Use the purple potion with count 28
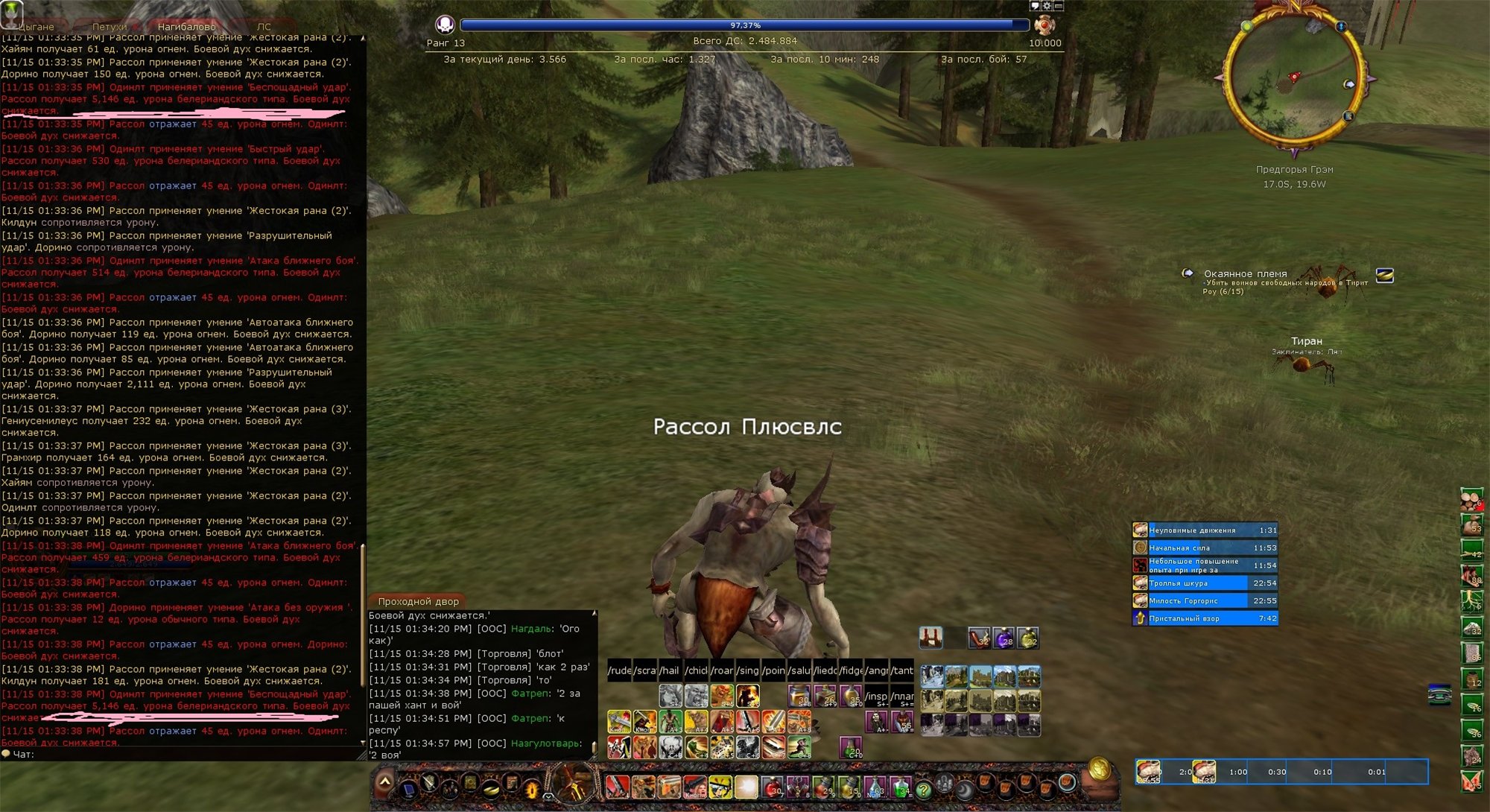 pos(1004,638)
